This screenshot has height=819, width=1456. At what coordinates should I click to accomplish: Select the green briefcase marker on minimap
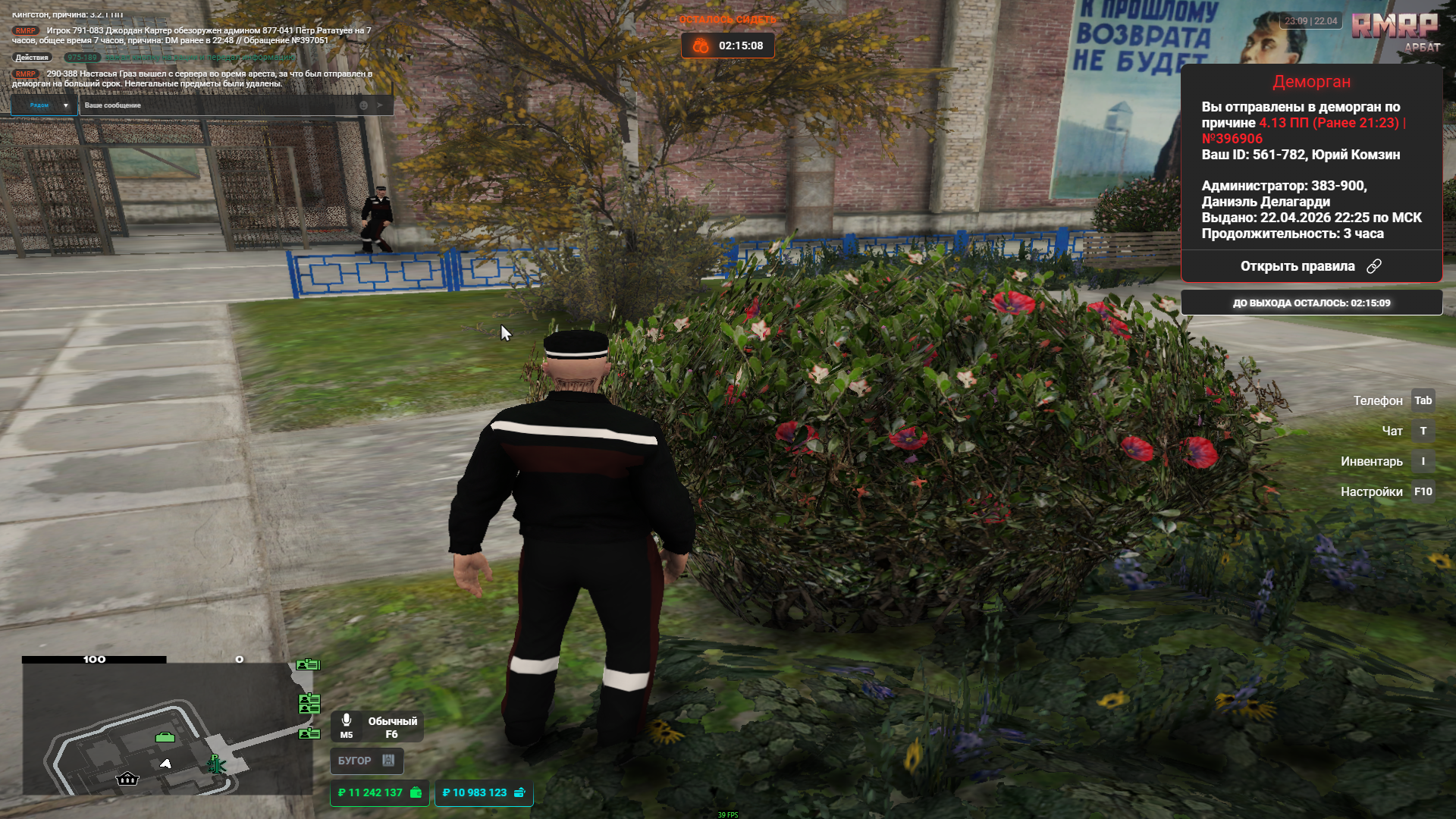tap(165, 737)
